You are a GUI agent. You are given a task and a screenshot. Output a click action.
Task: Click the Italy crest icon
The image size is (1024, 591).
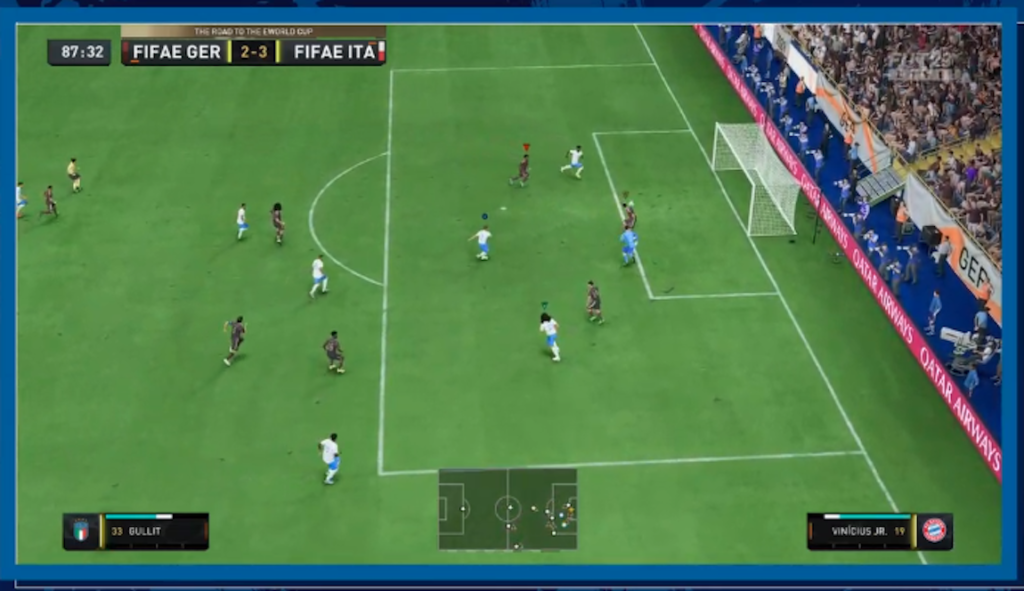pyautogui.click(x=81, y=531)
